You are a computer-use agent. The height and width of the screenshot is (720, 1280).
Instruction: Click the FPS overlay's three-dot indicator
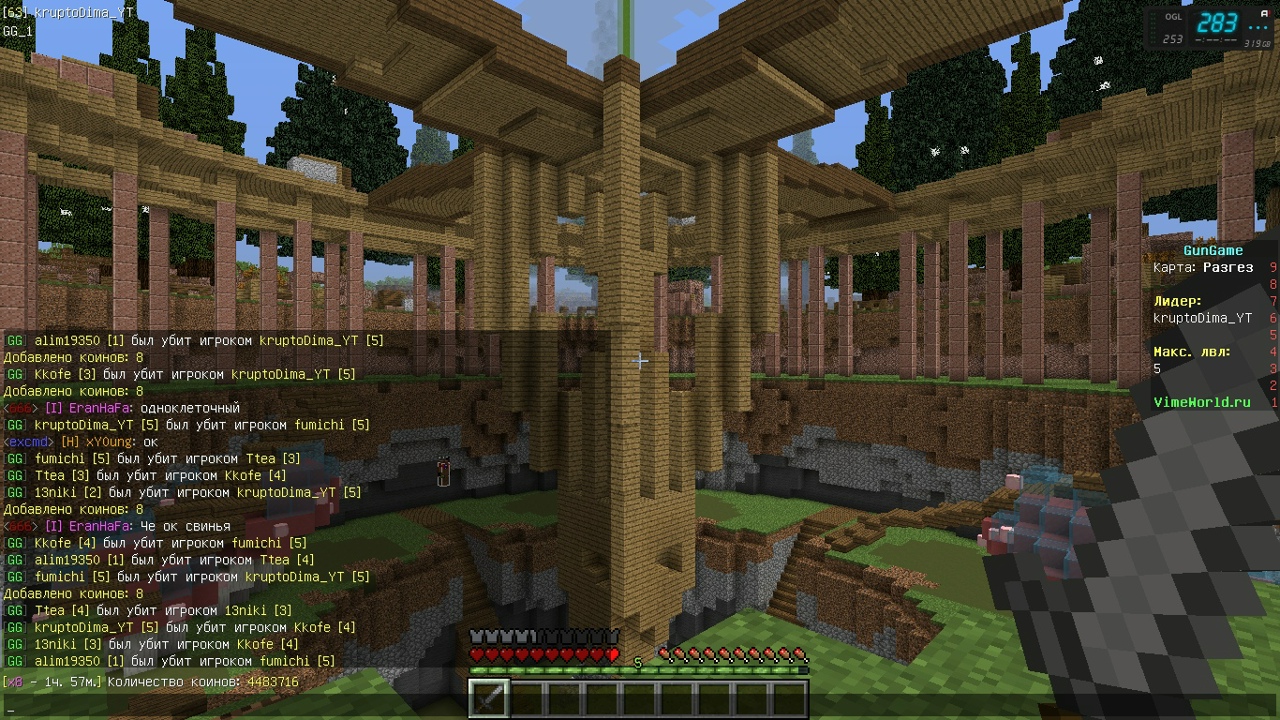(1258, 26)
